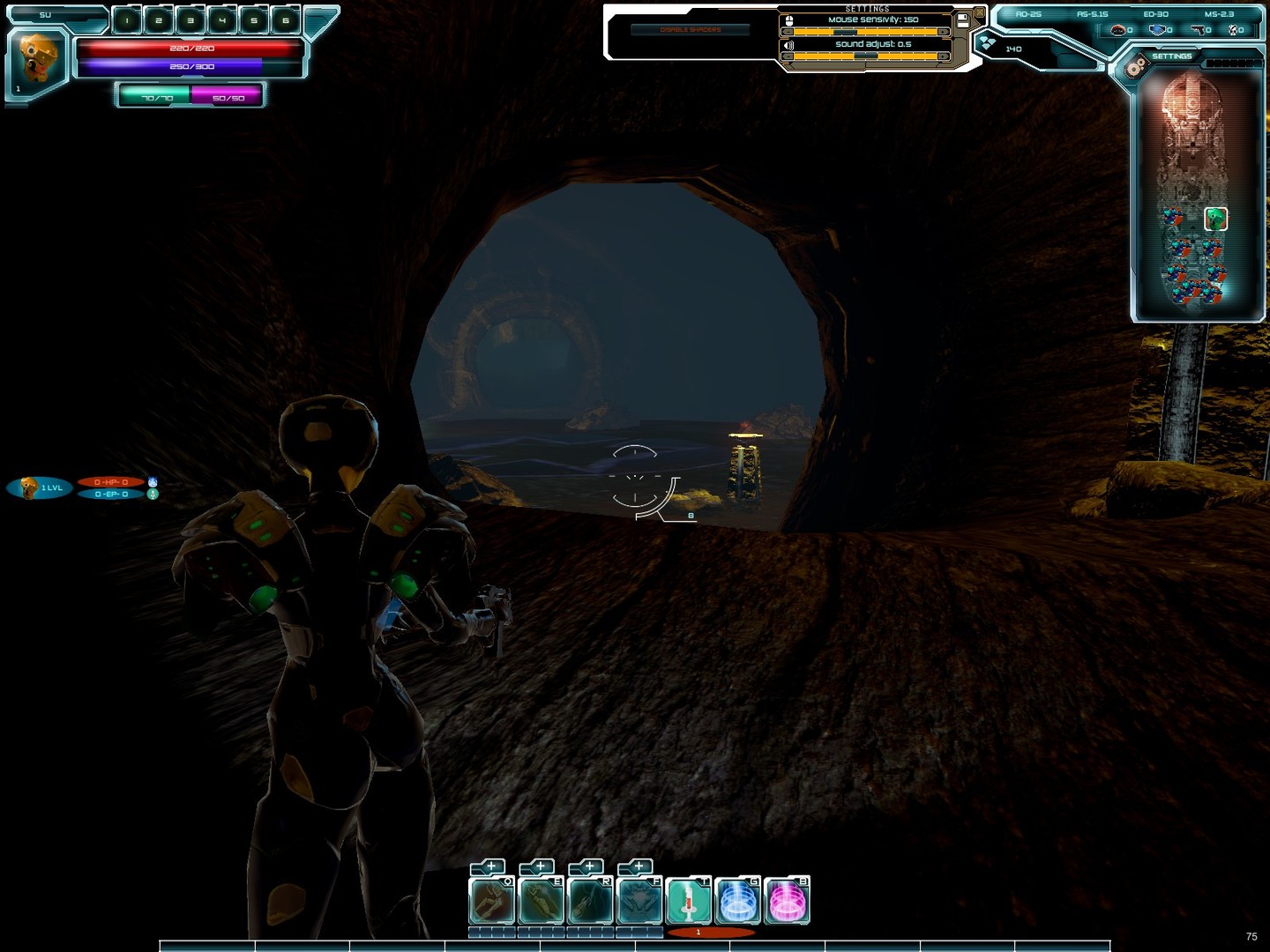The image size is (1270, 952).
Task: Increase sound using the right arrow stepper
Action: 943,56
